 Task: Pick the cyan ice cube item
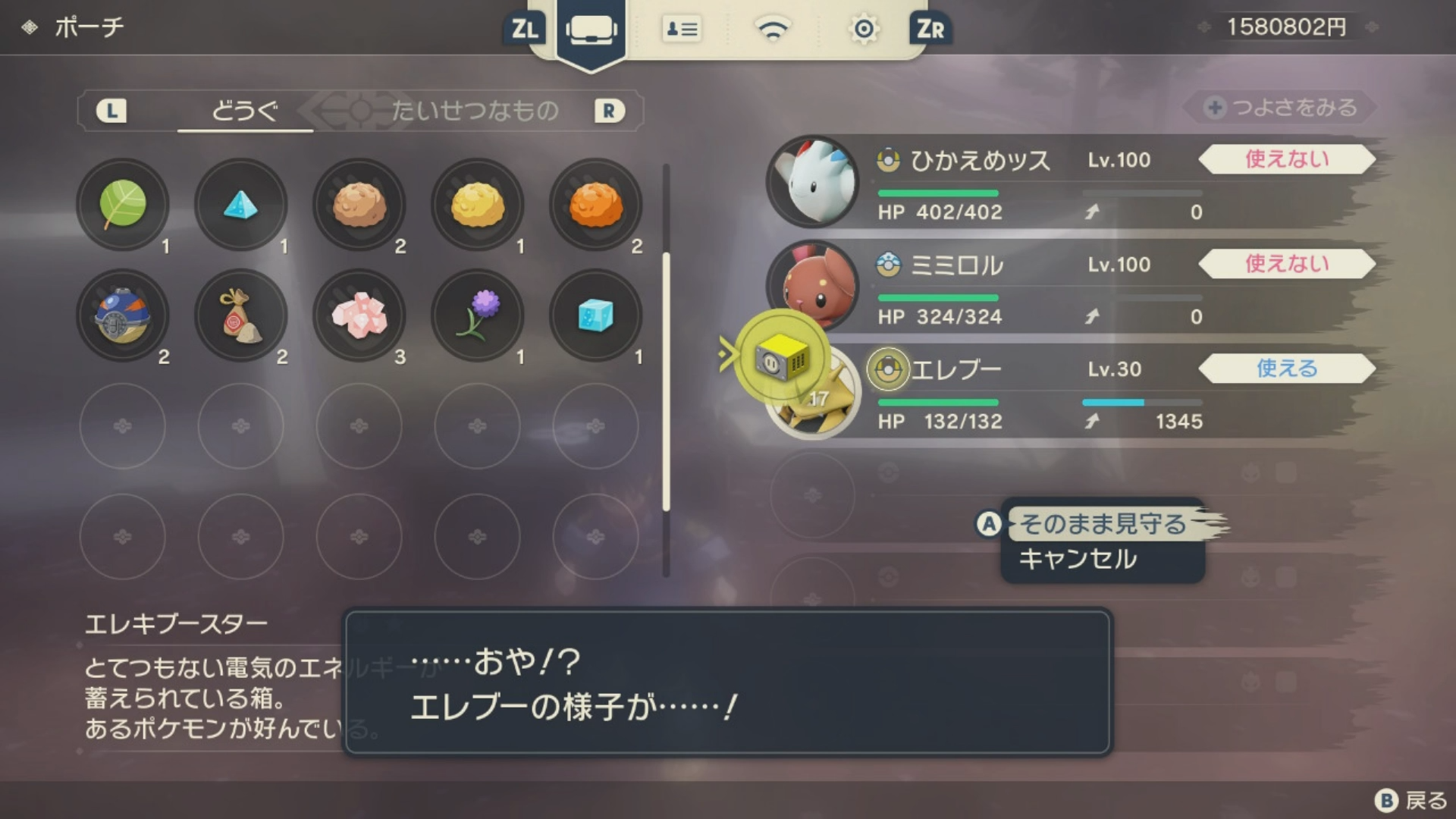coord(596,315)
